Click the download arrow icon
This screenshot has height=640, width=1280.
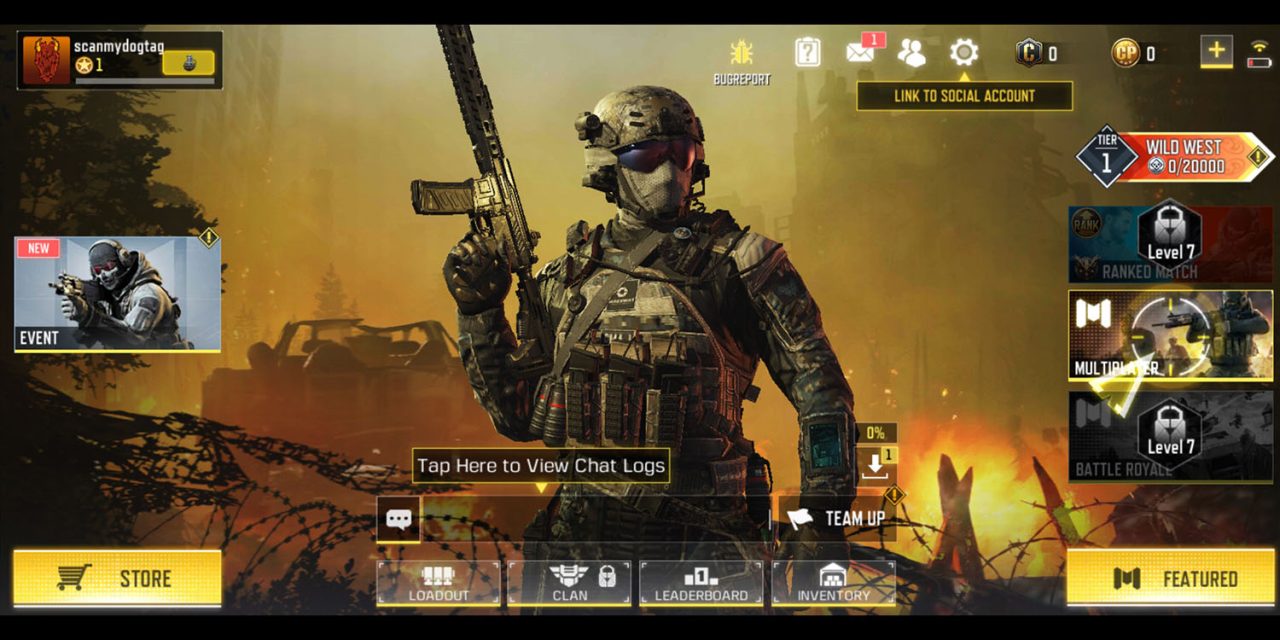[875, 463]
